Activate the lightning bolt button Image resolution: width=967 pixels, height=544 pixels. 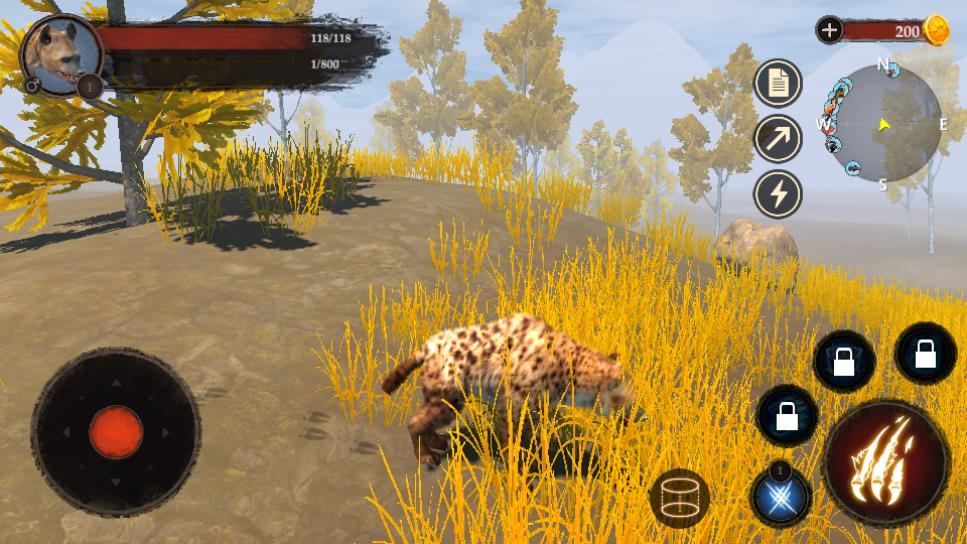(x=778, y=193)
